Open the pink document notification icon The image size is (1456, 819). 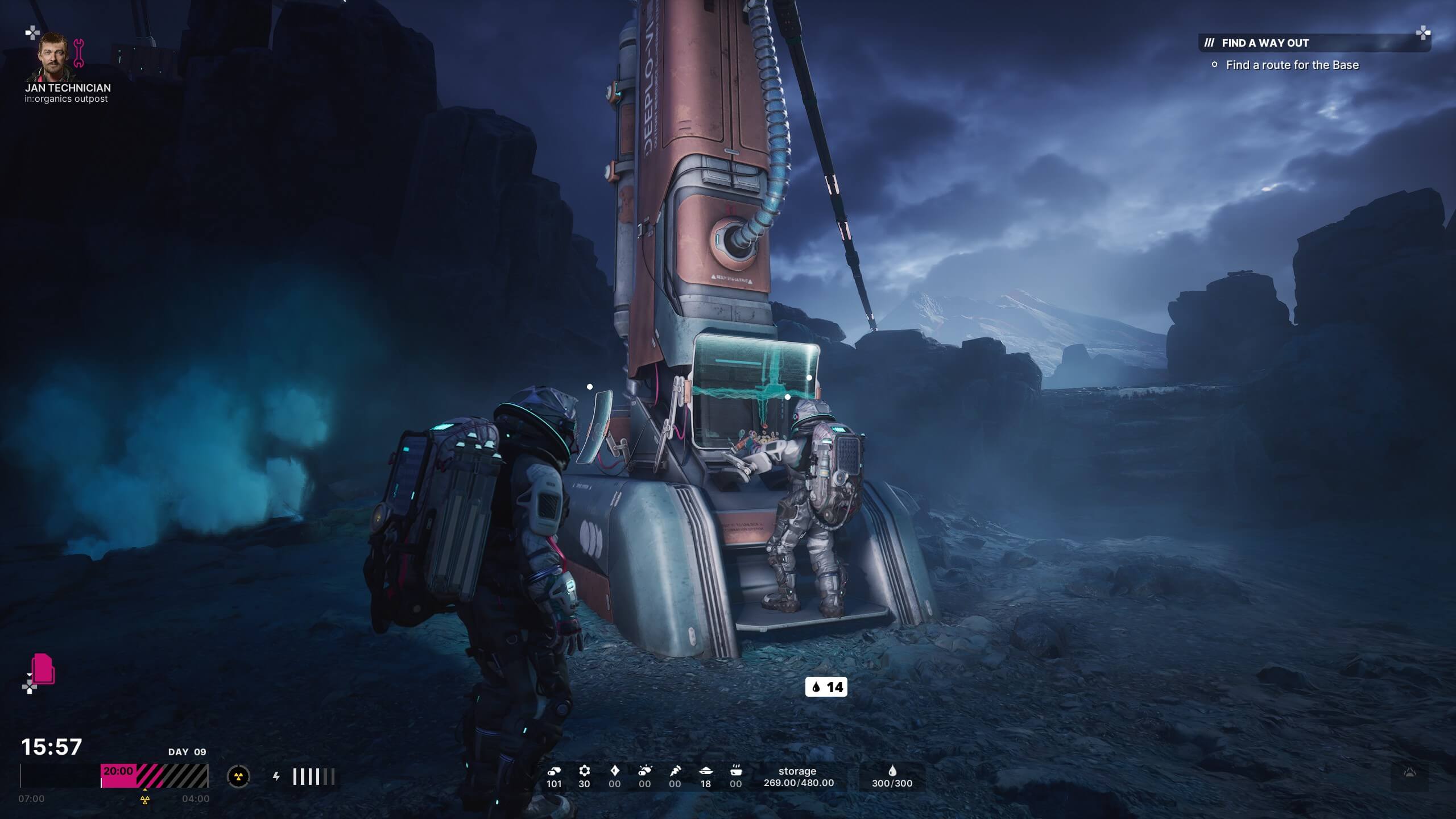point(43,669)
